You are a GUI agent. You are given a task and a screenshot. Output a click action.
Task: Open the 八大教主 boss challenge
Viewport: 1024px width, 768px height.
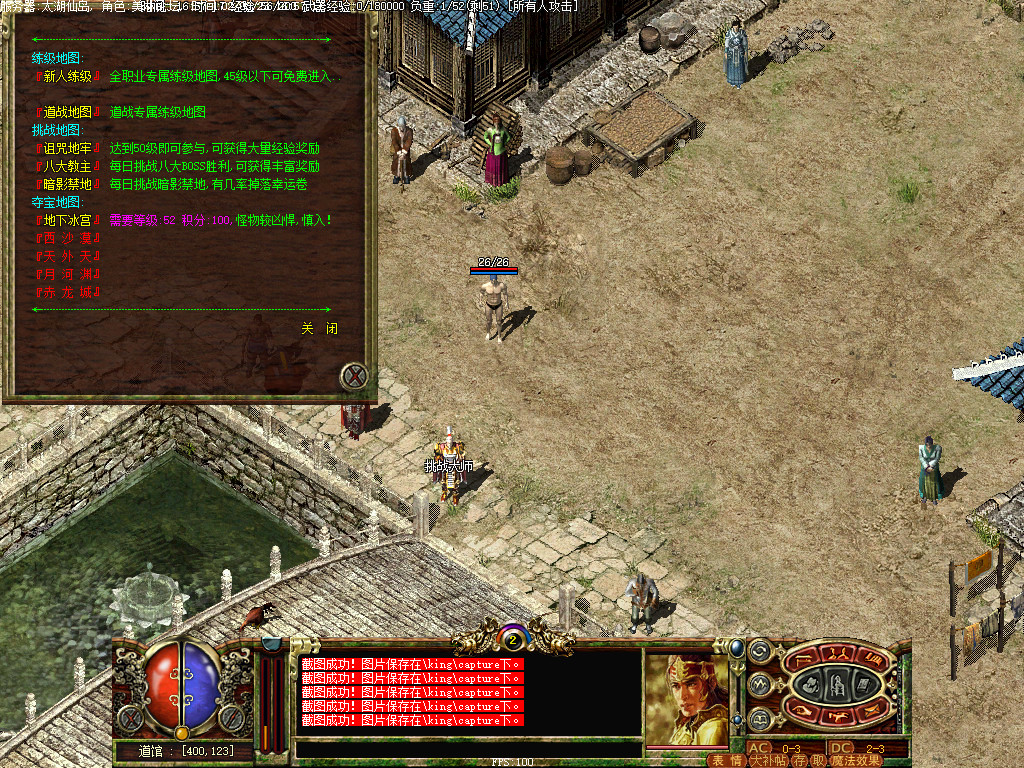point(68,166)
